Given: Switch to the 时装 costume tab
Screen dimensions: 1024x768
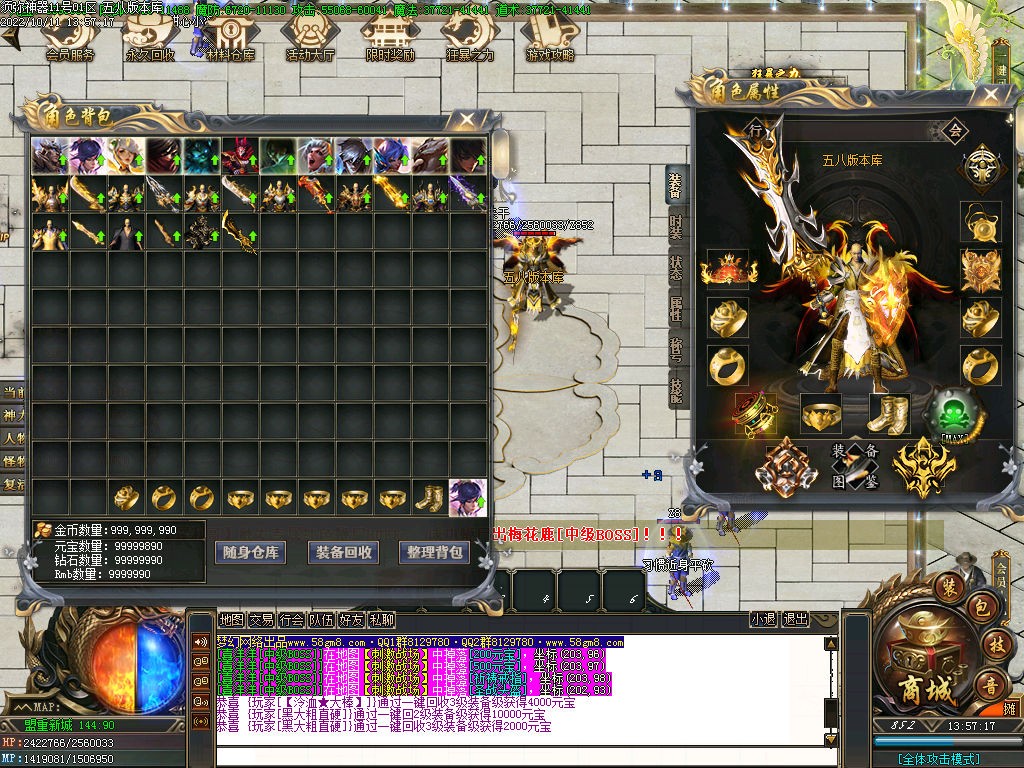Looking at the screenshot, I should [x=676, y=227].
